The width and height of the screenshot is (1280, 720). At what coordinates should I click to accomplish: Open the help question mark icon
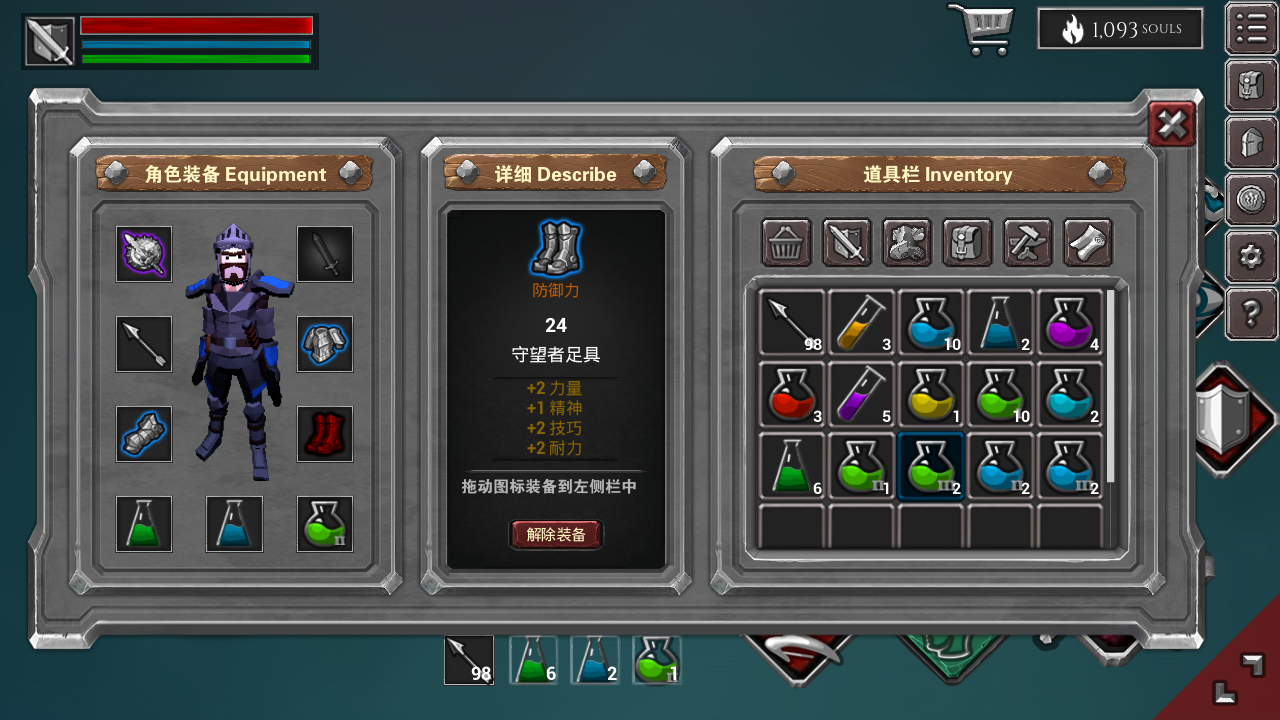click(1251, 313)
